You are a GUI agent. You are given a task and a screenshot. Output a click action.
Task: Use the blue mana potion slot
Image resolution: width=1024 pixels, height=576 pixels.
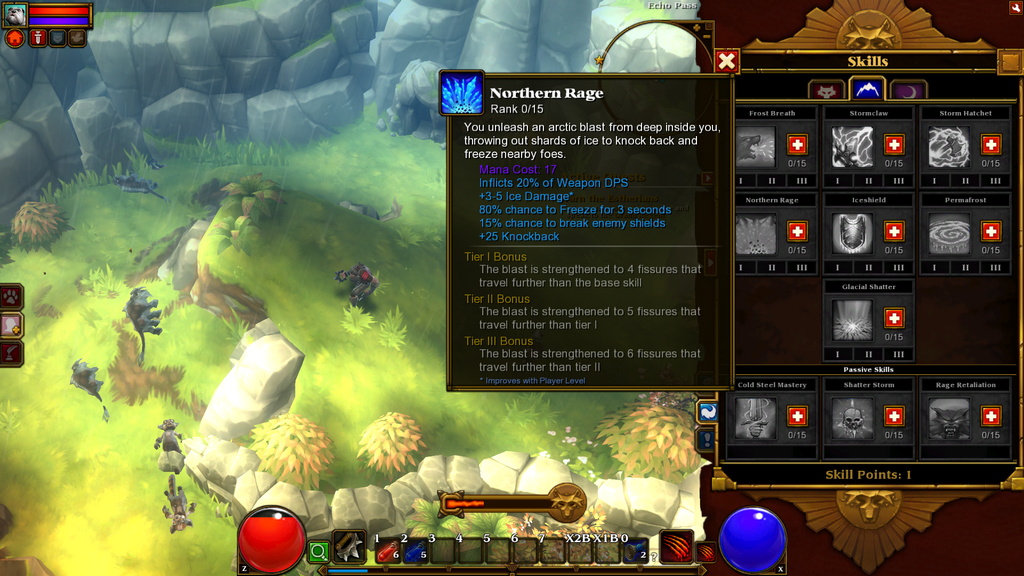(415, 551)
